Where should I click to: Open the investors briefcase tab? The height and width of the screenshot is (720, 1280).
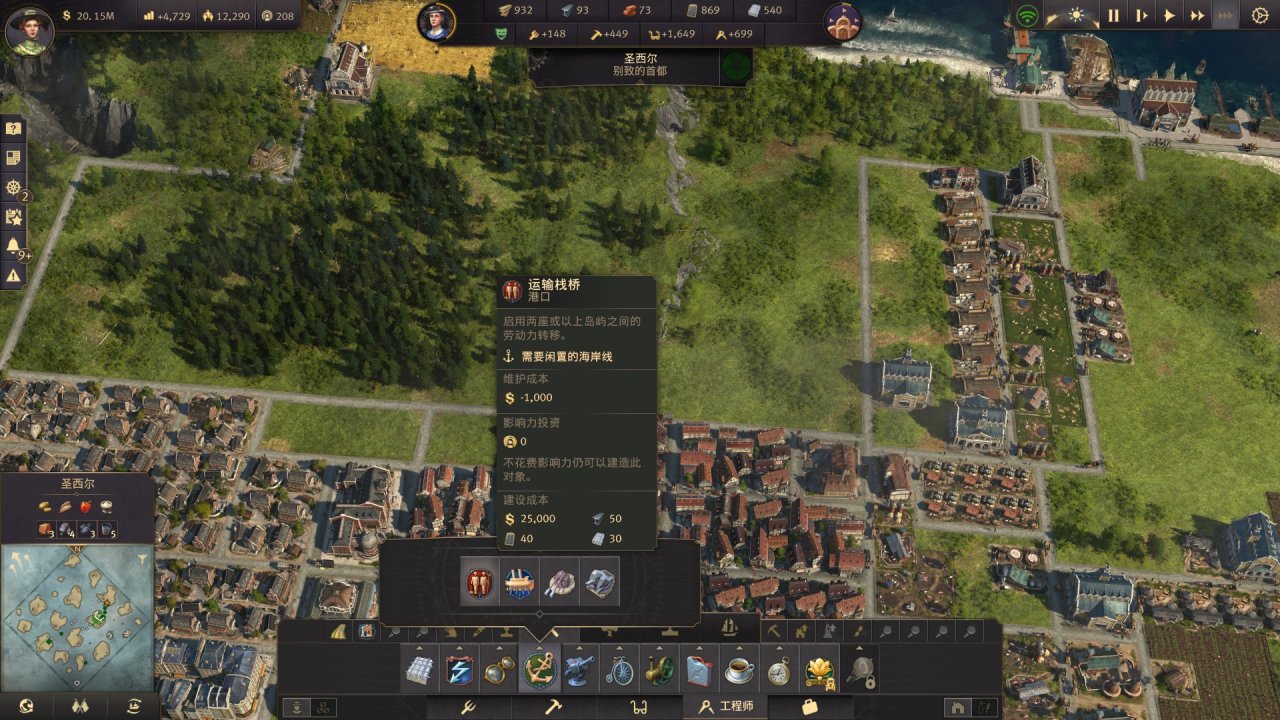(x=809, y=707)
